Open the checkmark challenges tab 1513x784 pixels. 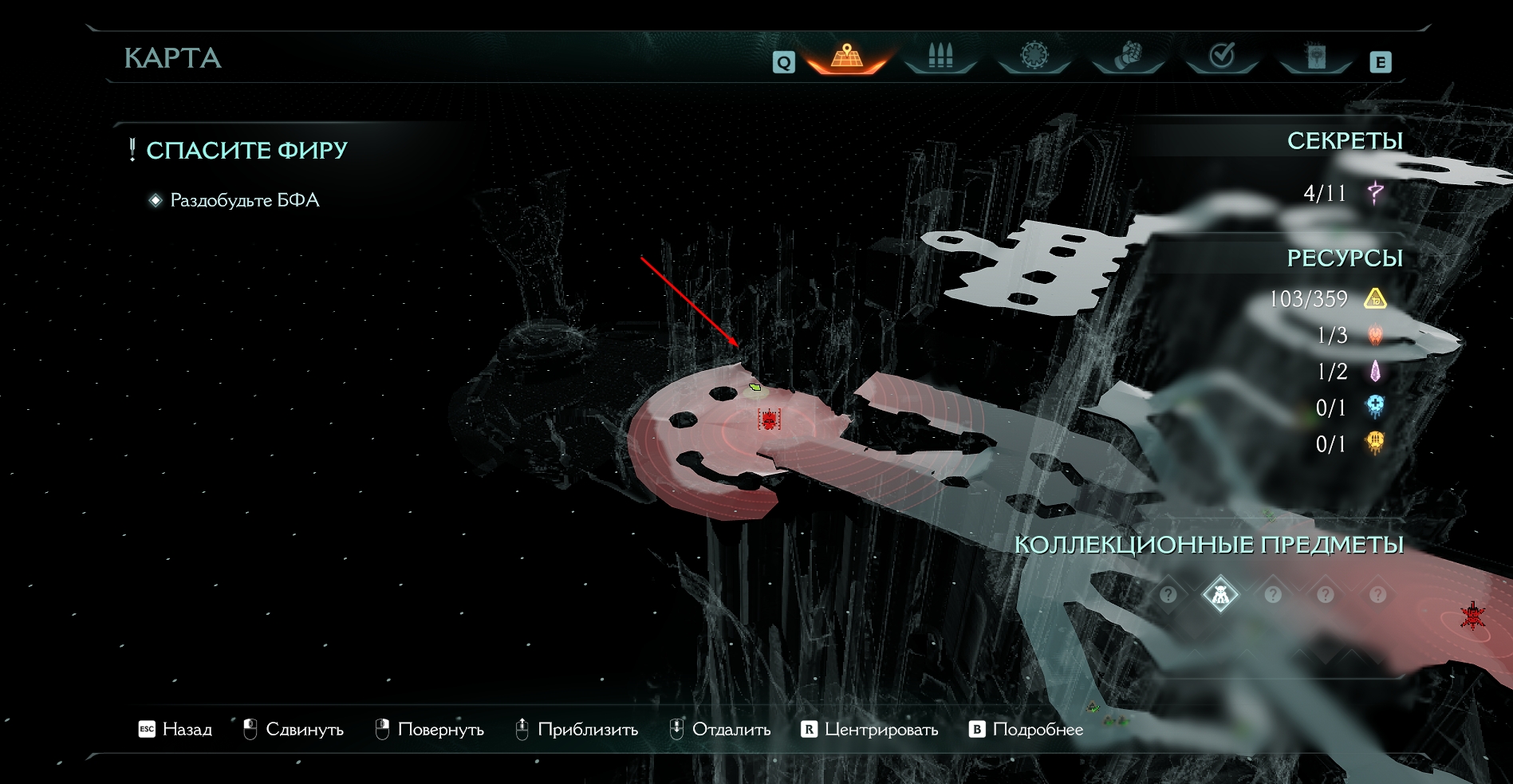click(x=1222, y=56)
